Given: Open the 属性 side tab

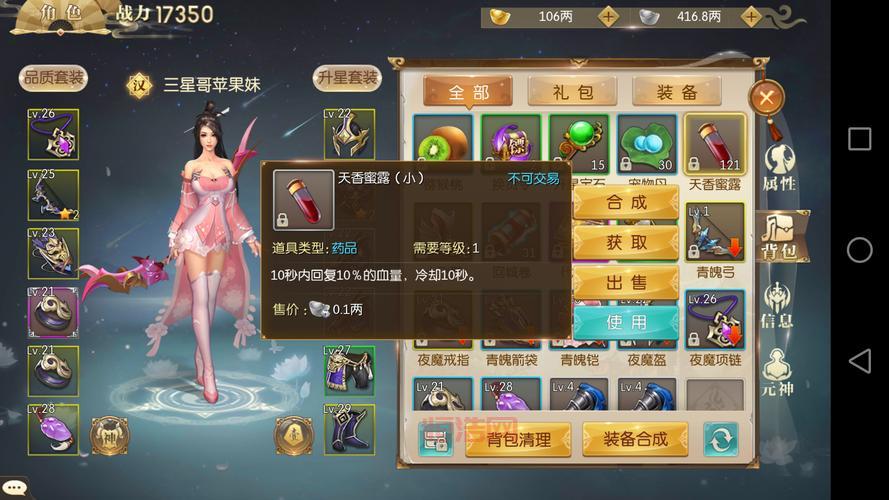Looking at the screenshot, I should pyautogui.click(x=779, y=167).
